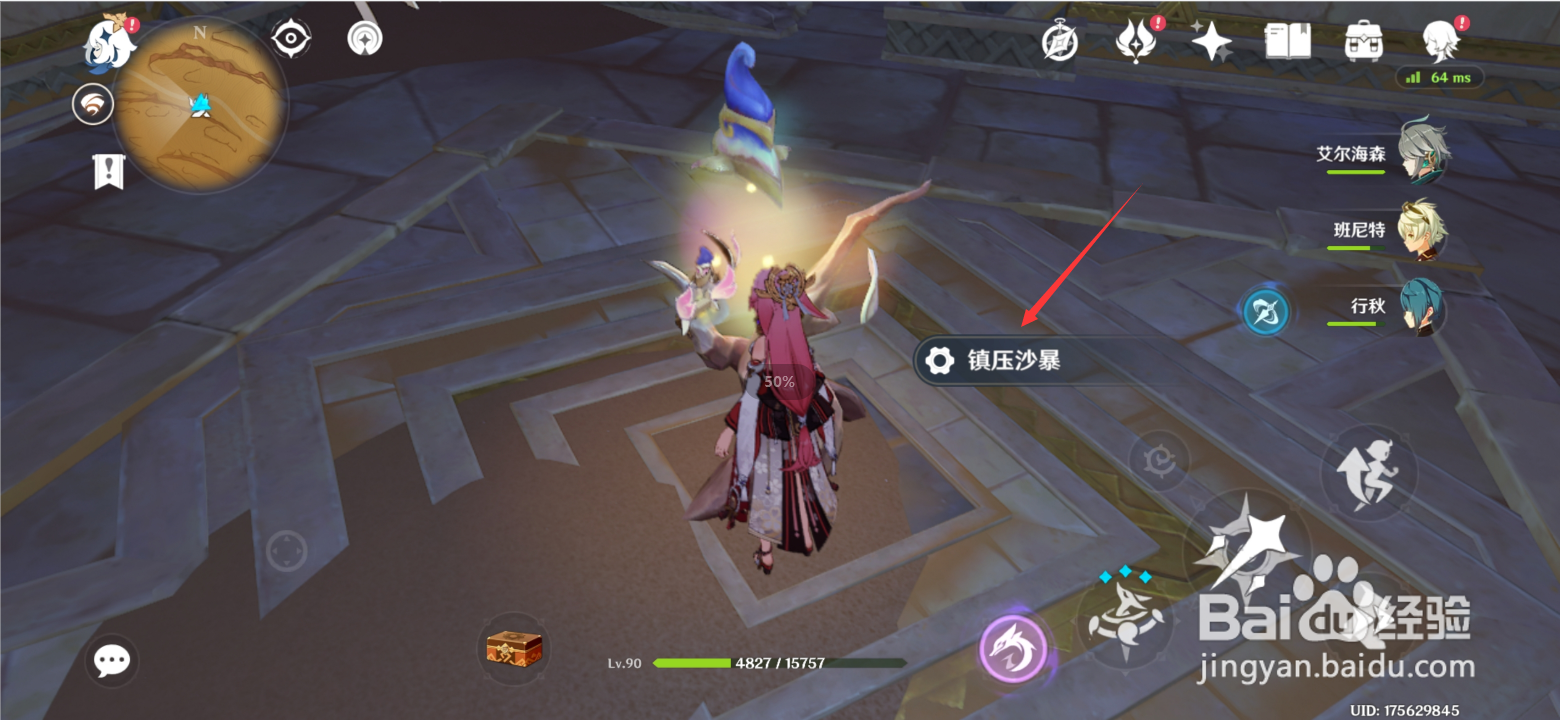The width and height of the screenshot is (1560, 720).
Task: Tap 行秋's burst-ready indicator
Action: [1268, 311]
